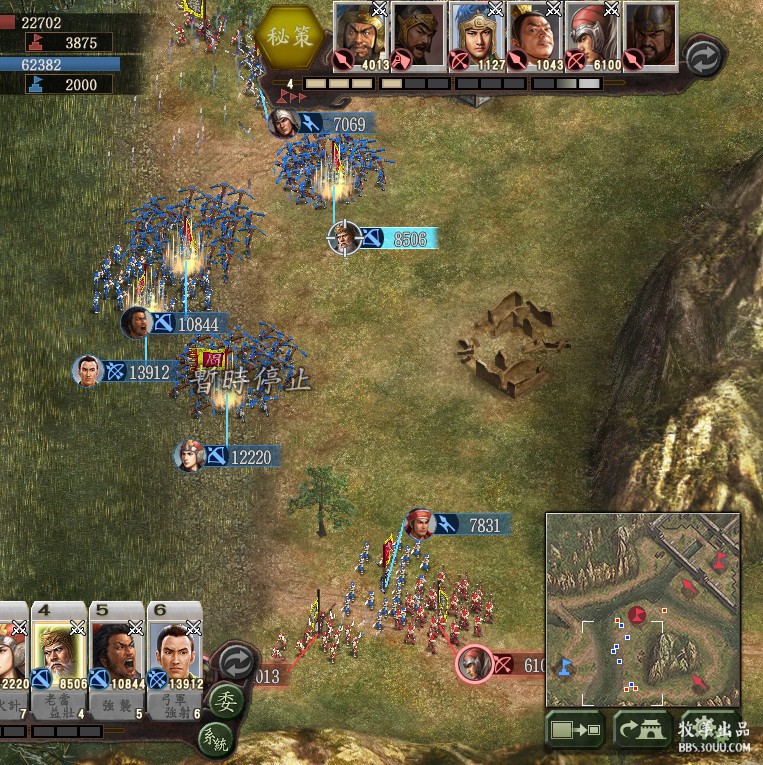
Task: Click the return-to-castle arrow button
Action: 640,729
